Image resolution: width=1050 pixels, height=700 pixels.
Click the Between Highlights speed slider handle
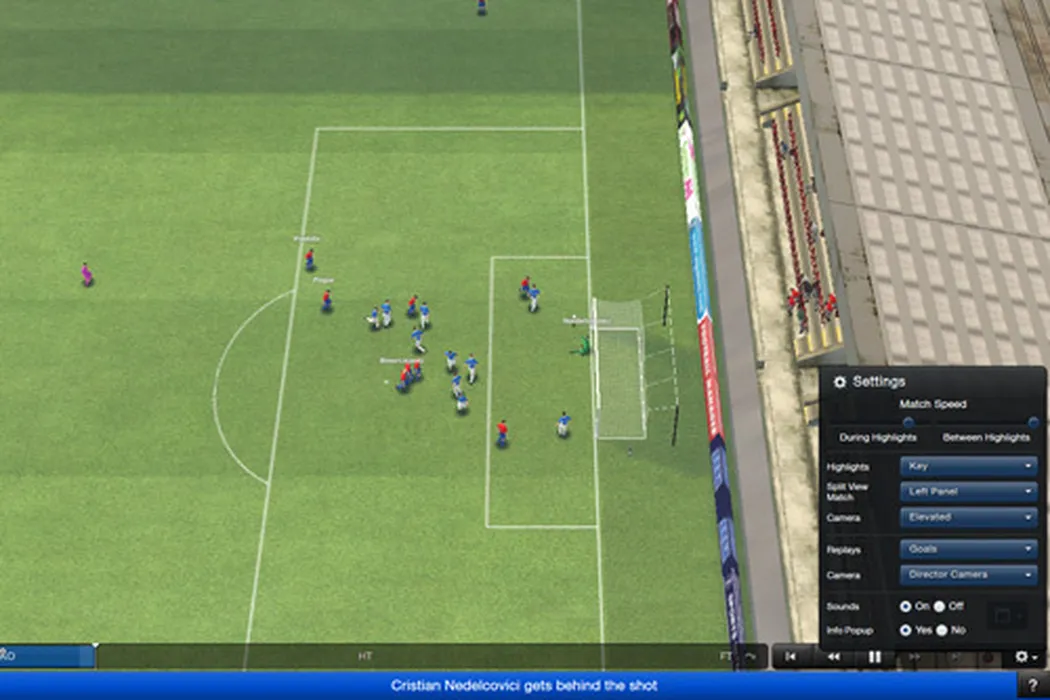coord(1033,422)
